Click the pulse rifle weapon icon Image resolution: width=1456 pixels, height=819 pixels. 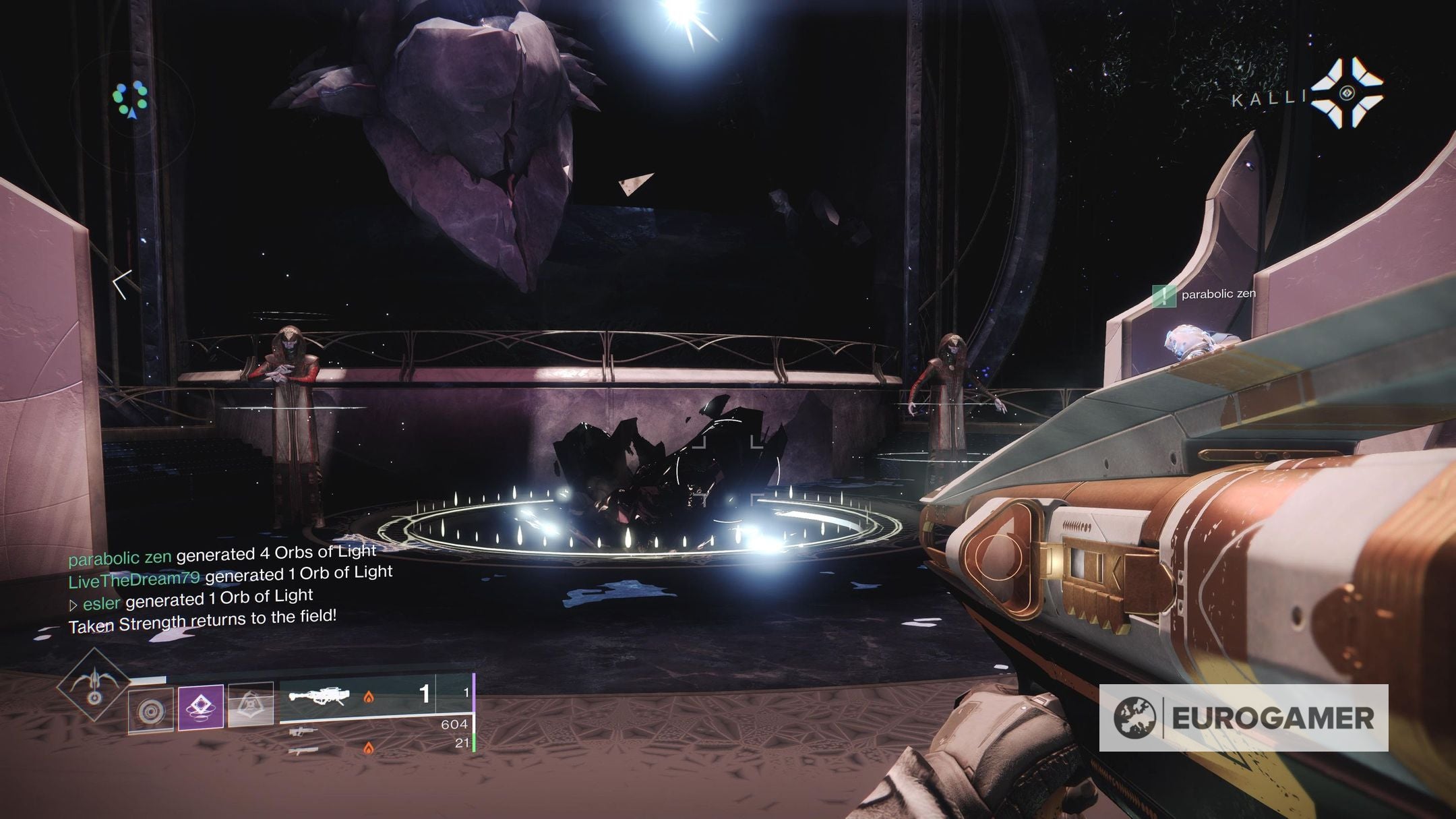tap(305, 732)
